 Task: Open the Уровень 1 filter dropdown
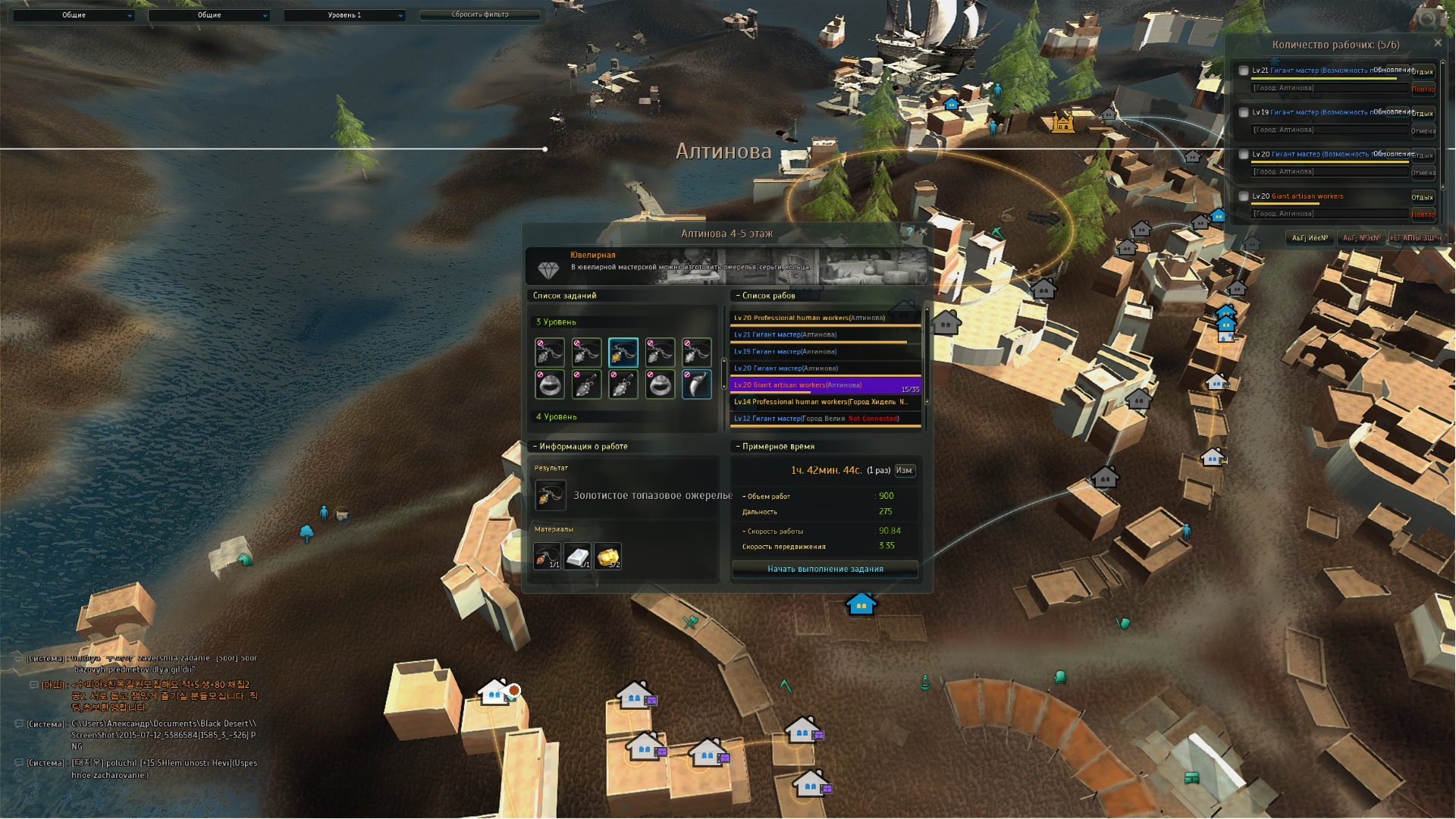tap(345, 15)
